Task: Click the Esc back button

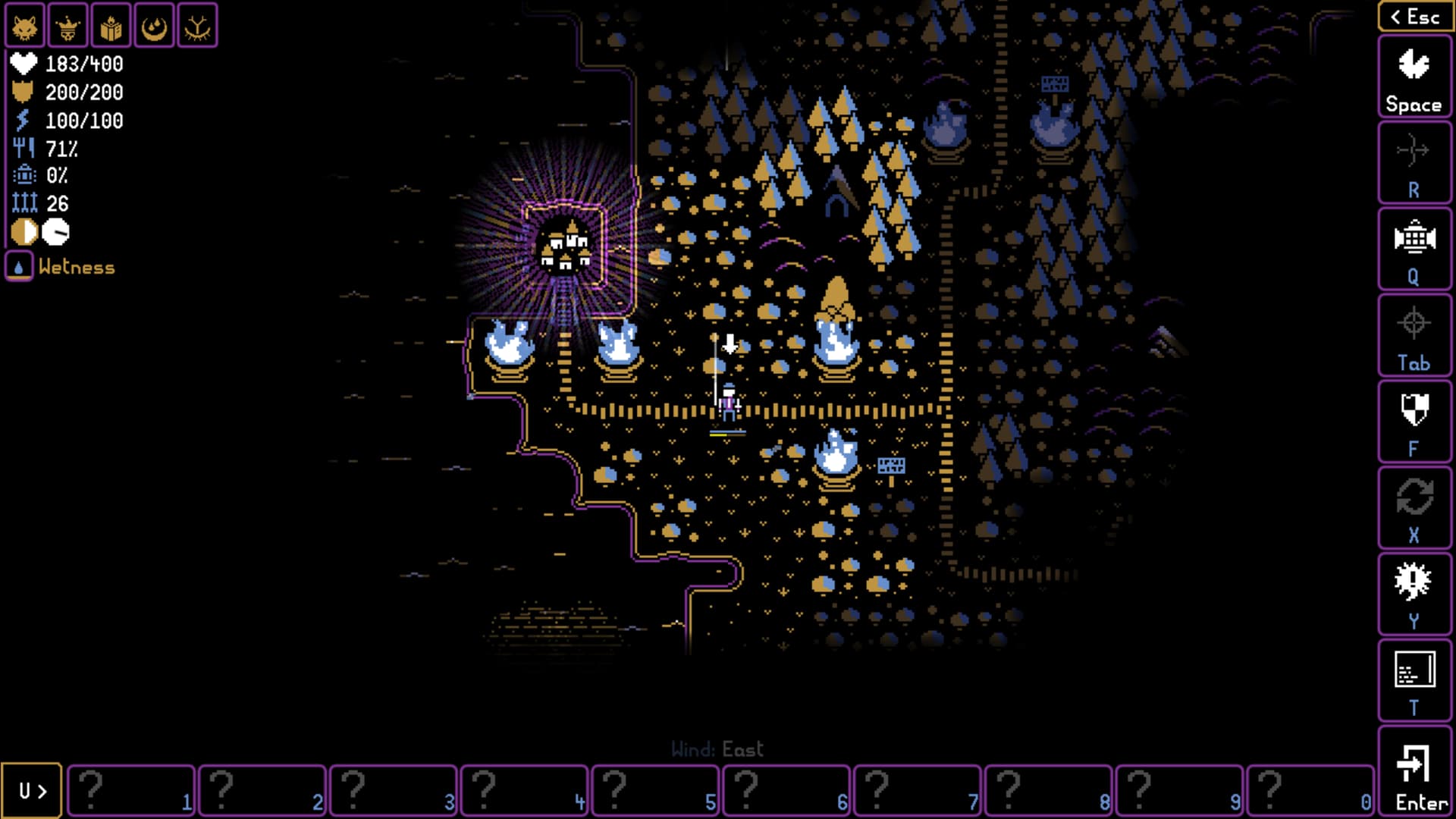Action: coord(1414,17)
